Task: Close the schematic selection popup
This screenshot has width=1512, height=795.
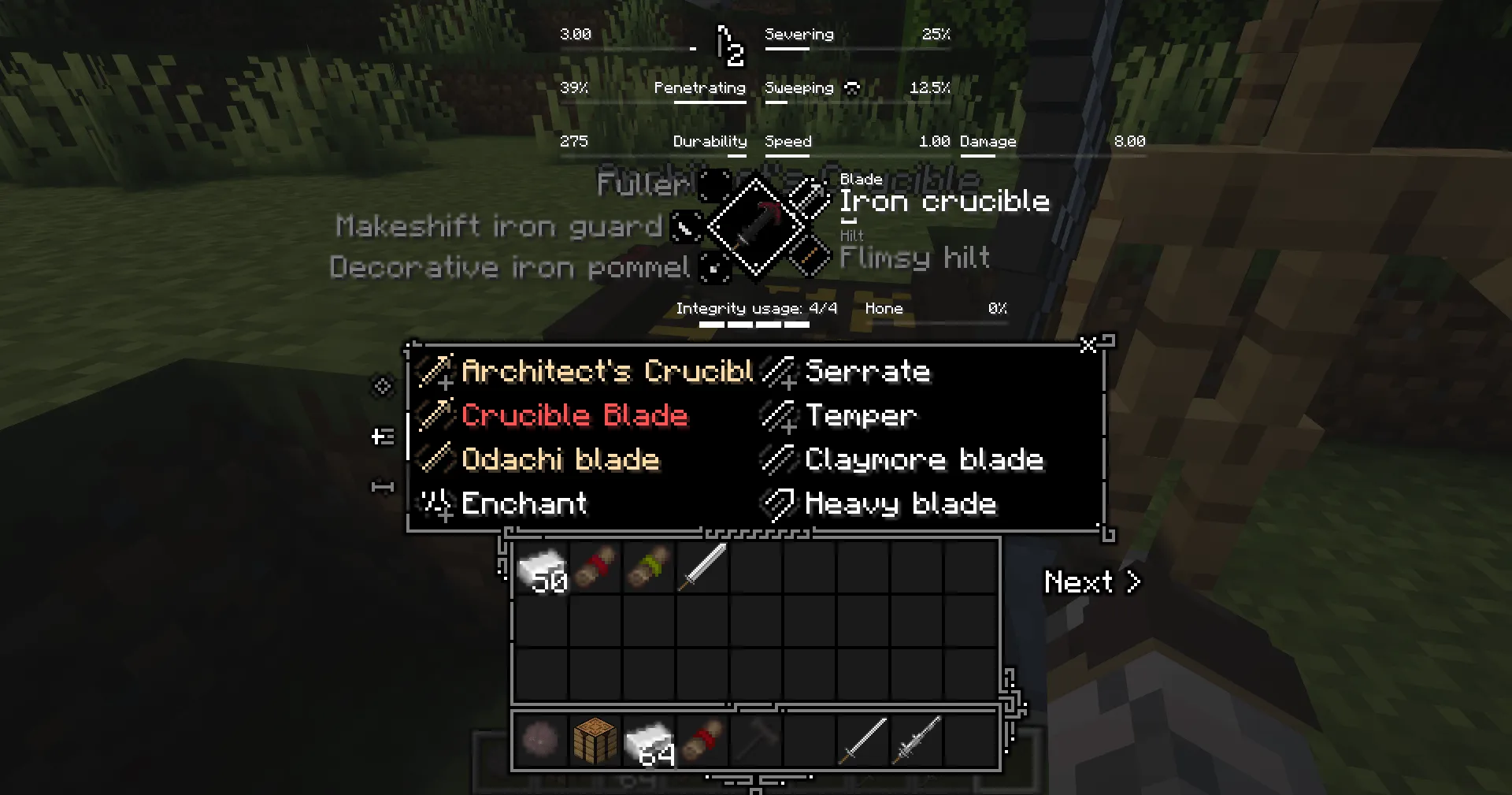Action: [x=1088, y=345]
